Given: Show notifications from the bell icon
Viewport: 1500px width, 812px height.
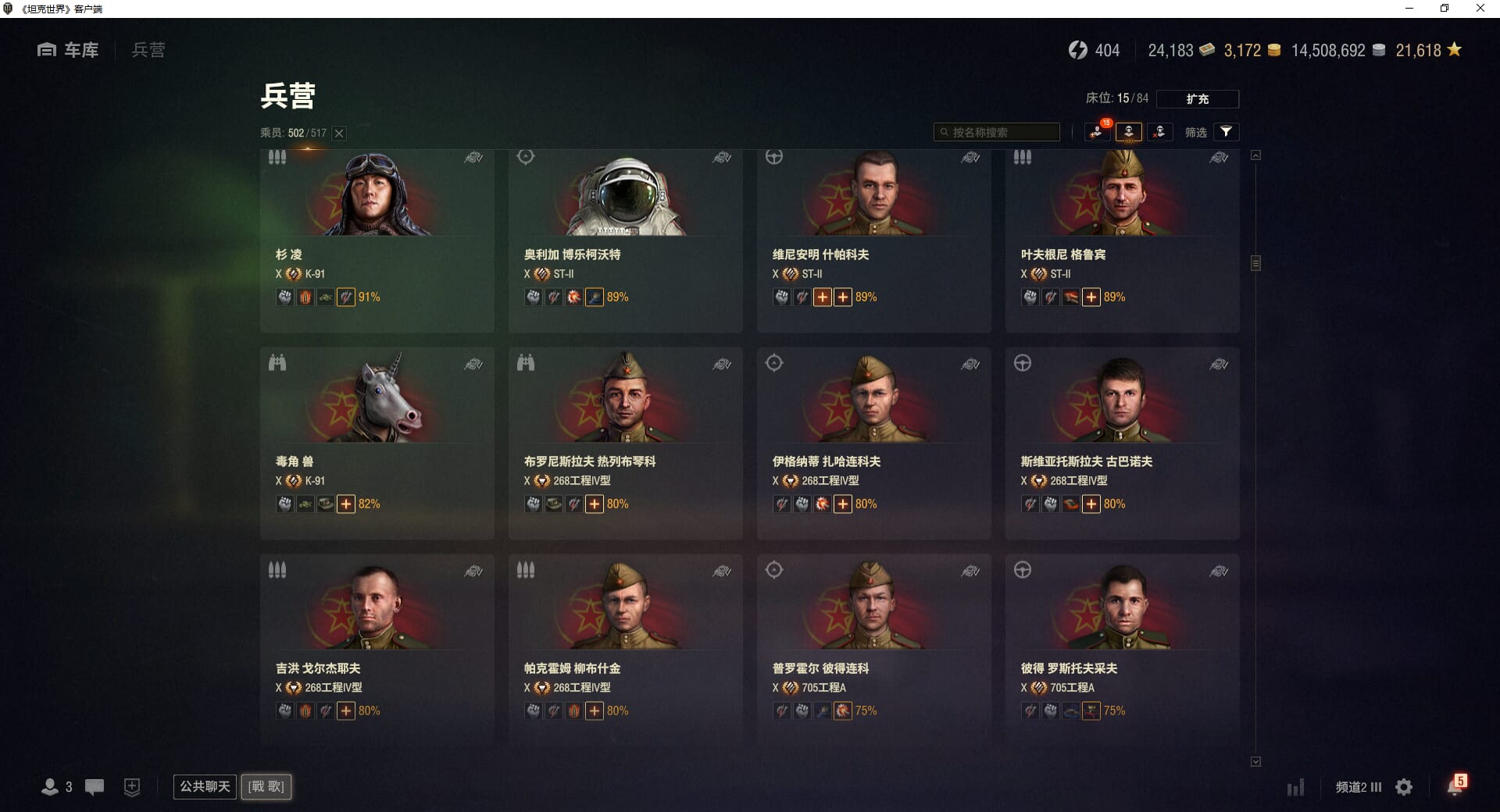Looking at the screenshot, I should point(1455,786).
